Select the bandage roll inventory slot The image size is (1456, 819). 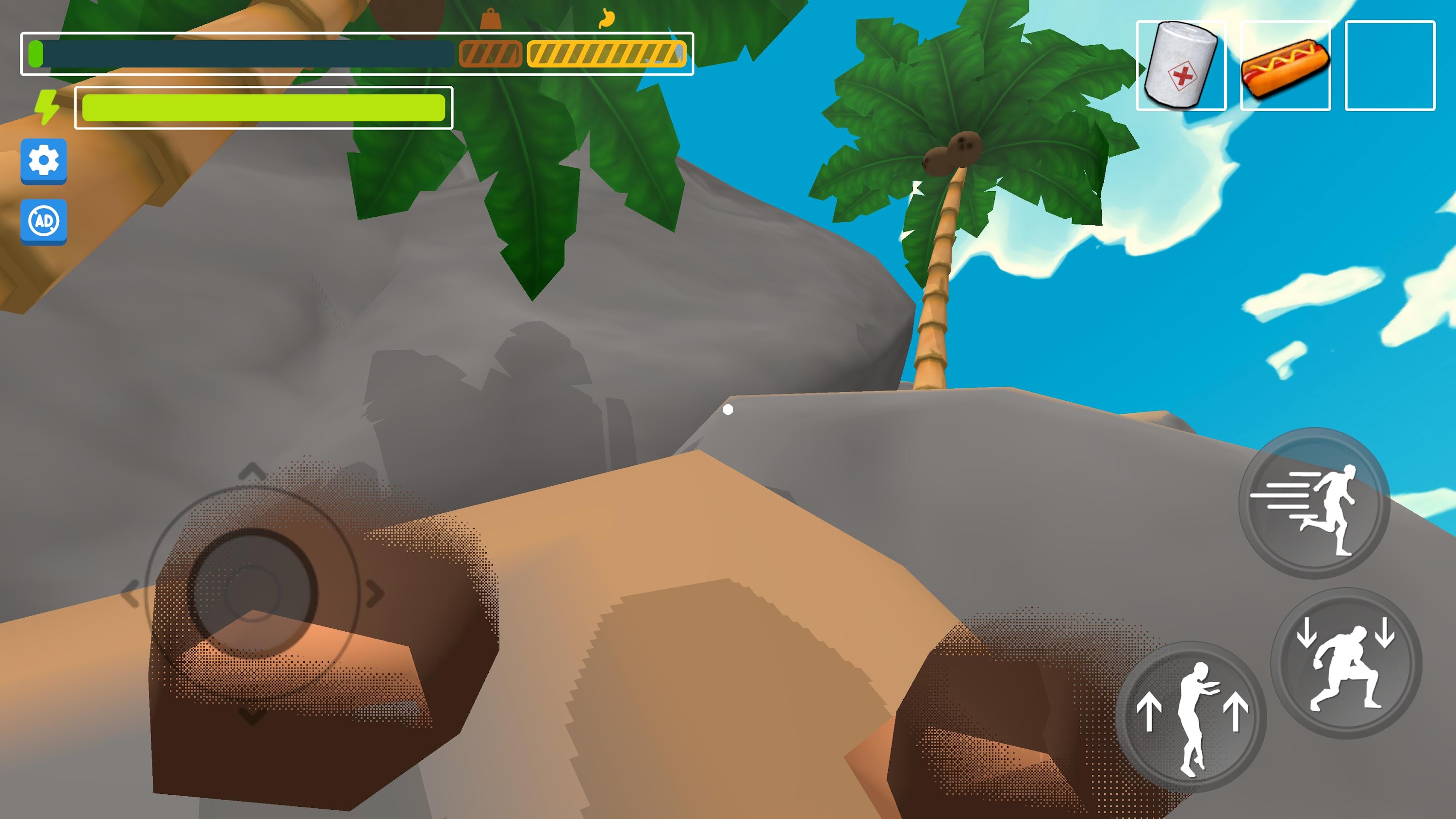pyautogui.click(x=1181, y=66)
